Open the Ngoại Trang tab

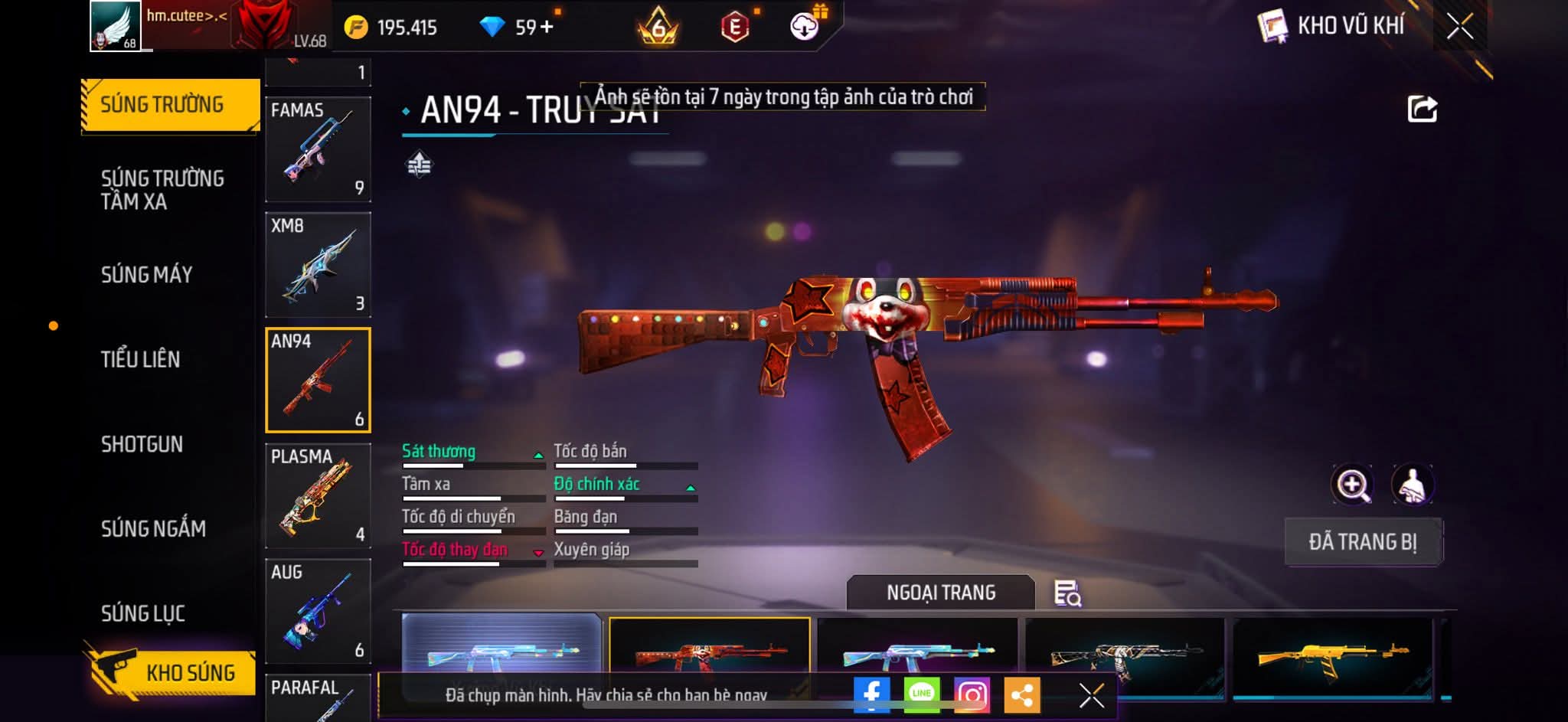coord(941,593)
